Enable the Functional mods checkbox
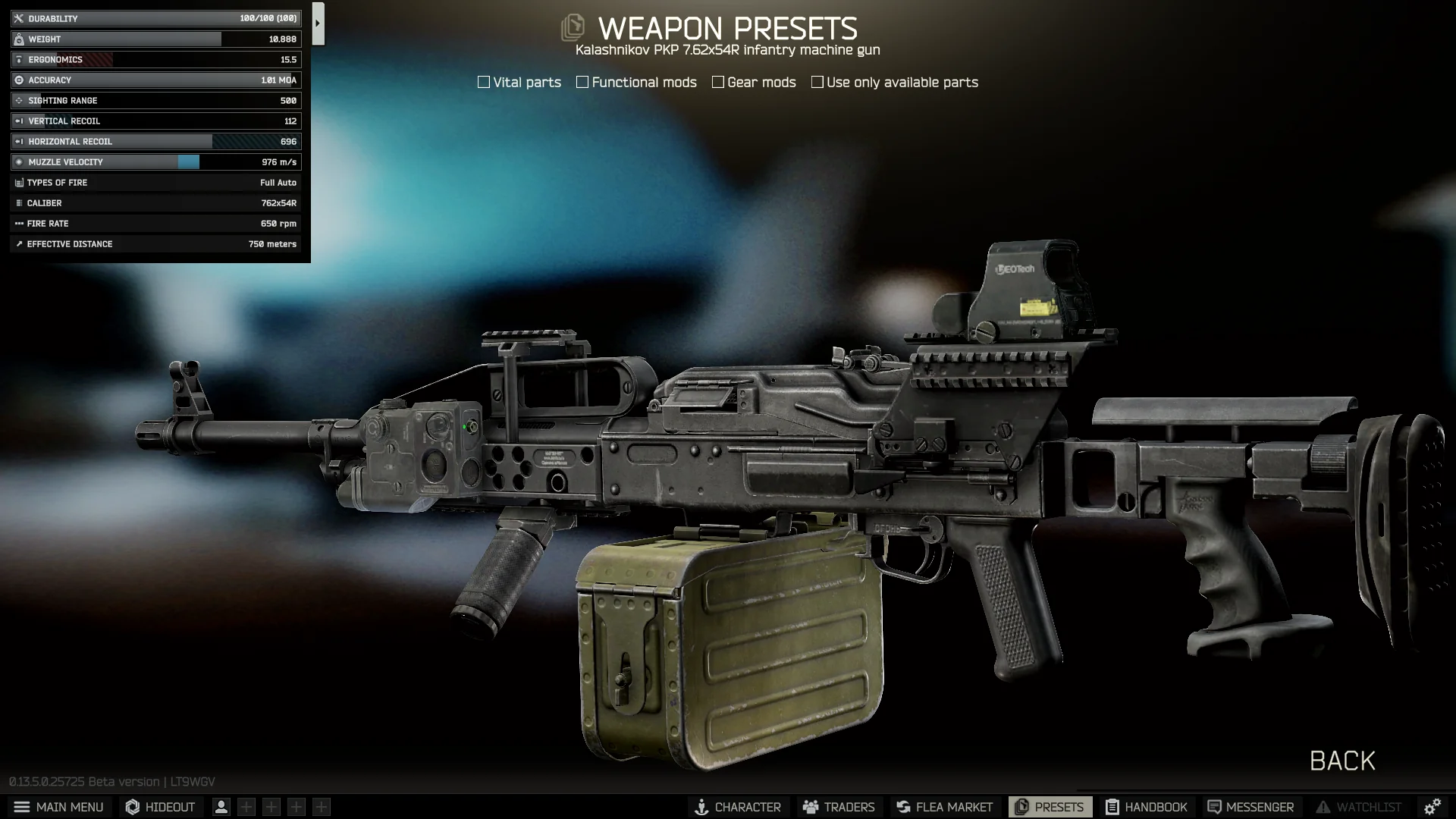The width and height of the screenshot is (1456, 819). (582, 82)
